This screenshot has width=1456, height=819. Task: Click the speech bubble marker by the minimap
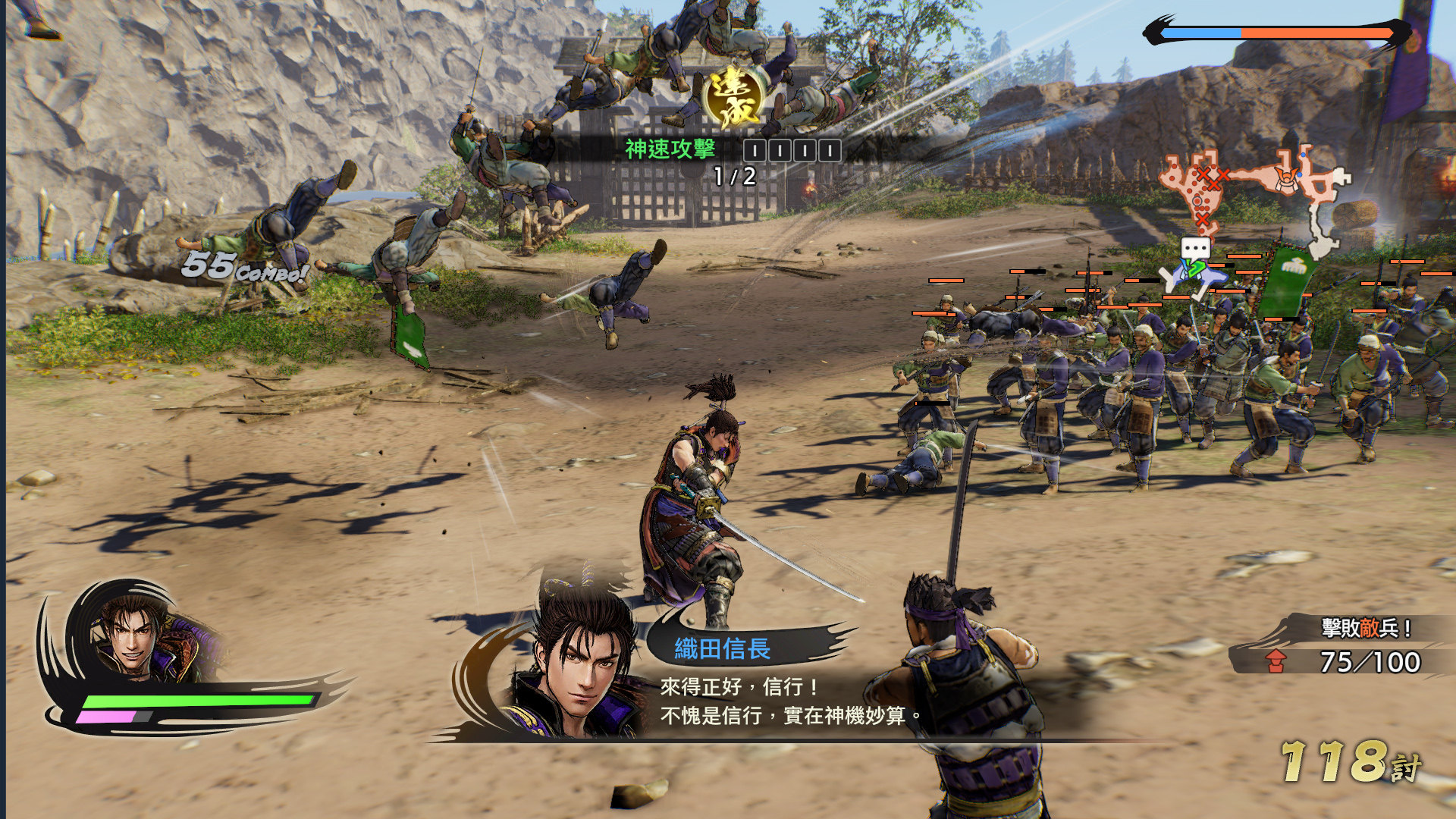[x=1195, y=249]
